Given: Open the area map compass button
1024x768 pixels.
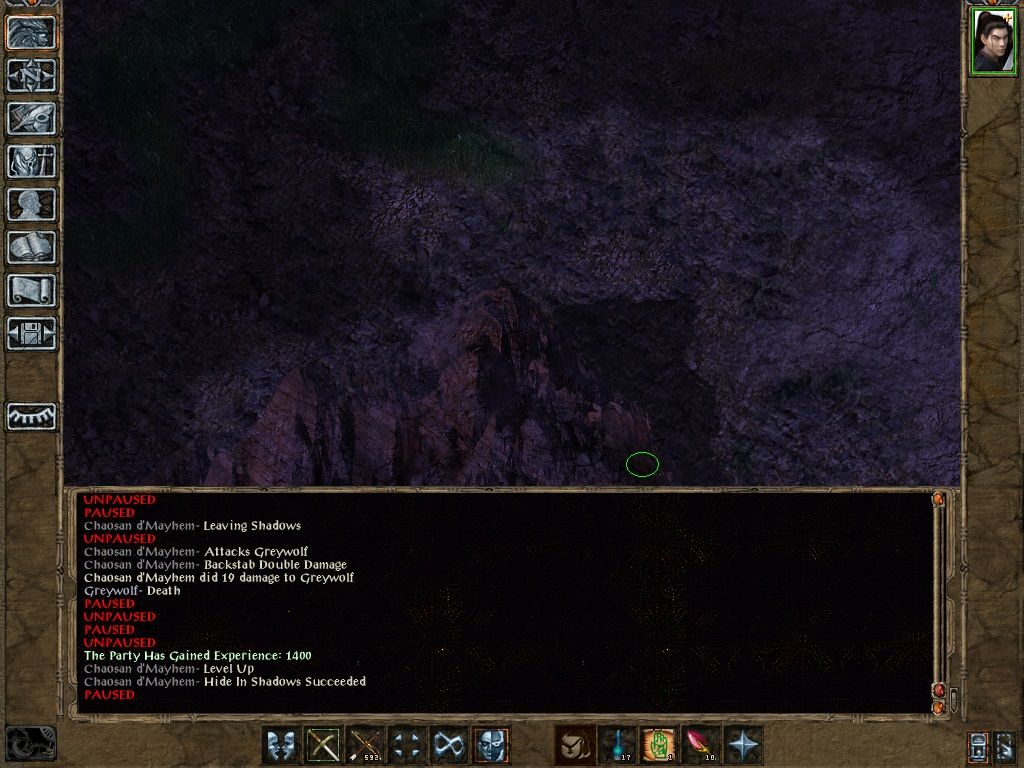Looking at the screenshot, I should [31, 75].
